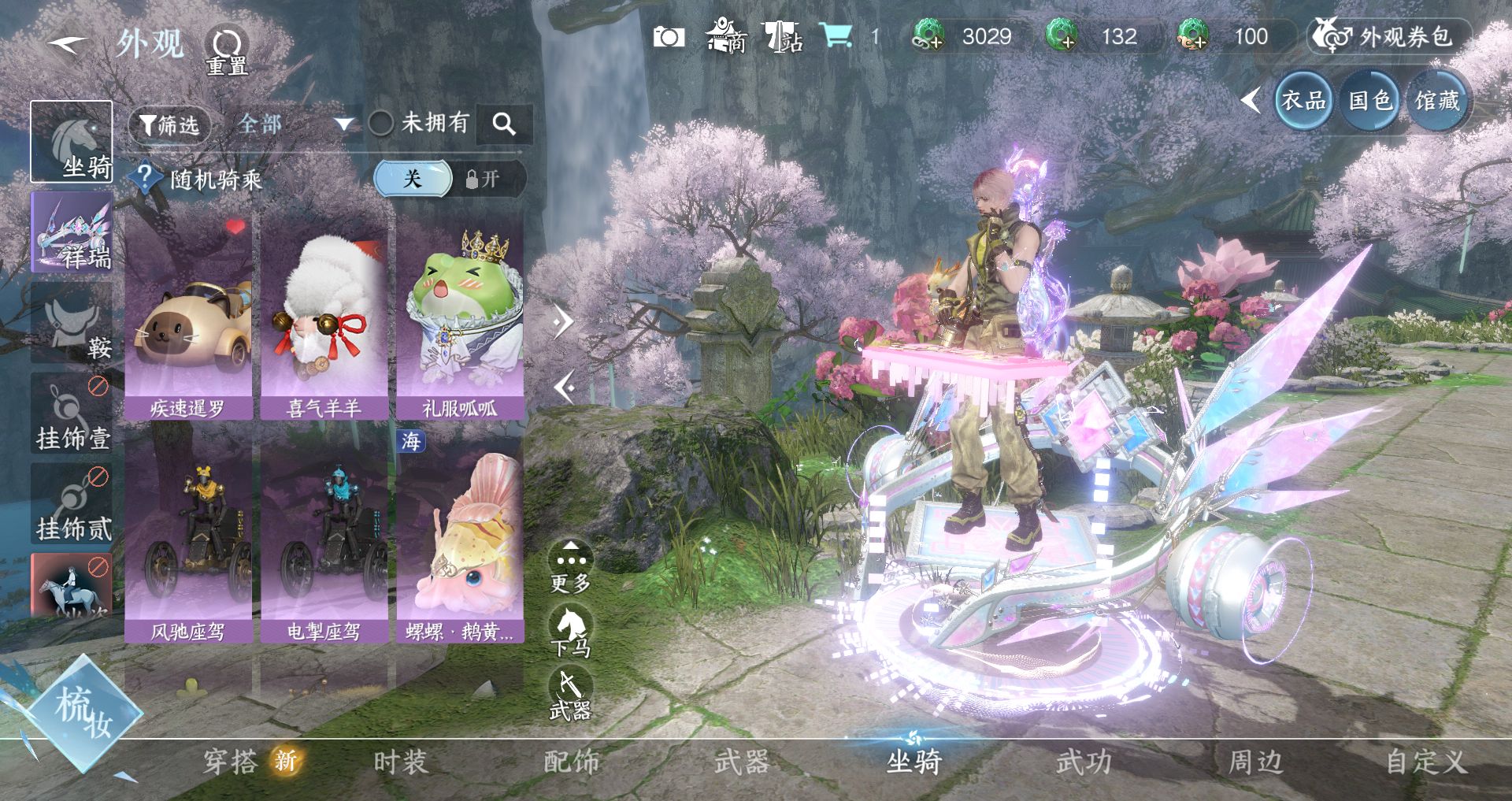Open the mount search magnifier

[x=504, y=124]
